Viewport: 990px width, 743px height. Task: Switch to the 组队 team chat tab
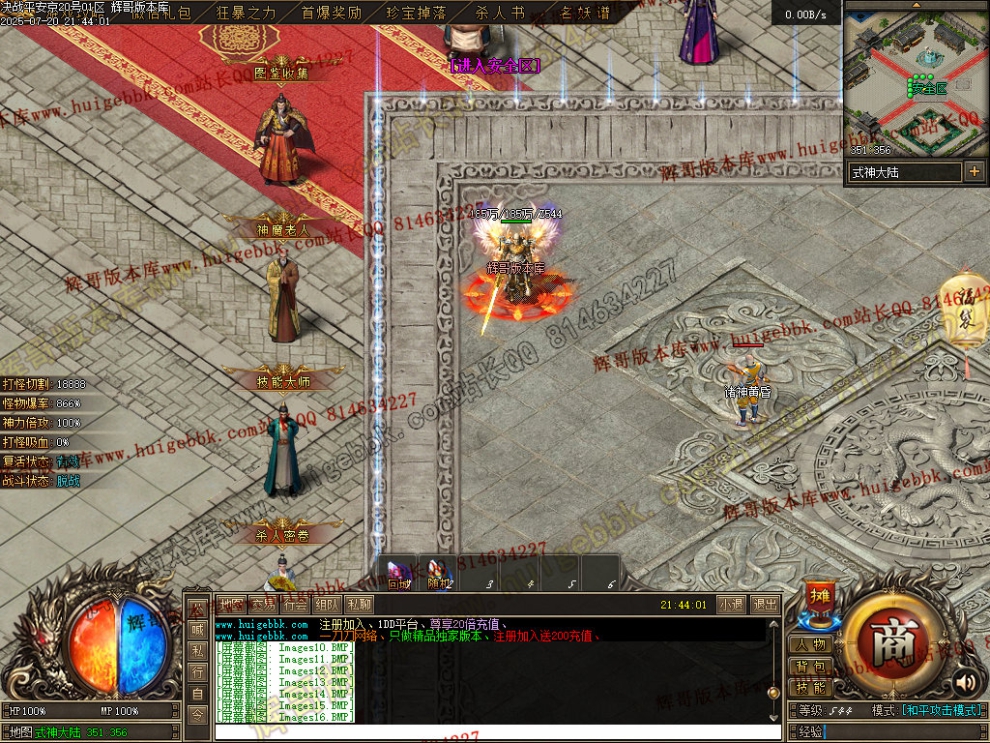pyautogui.click(x=326, y=604)
